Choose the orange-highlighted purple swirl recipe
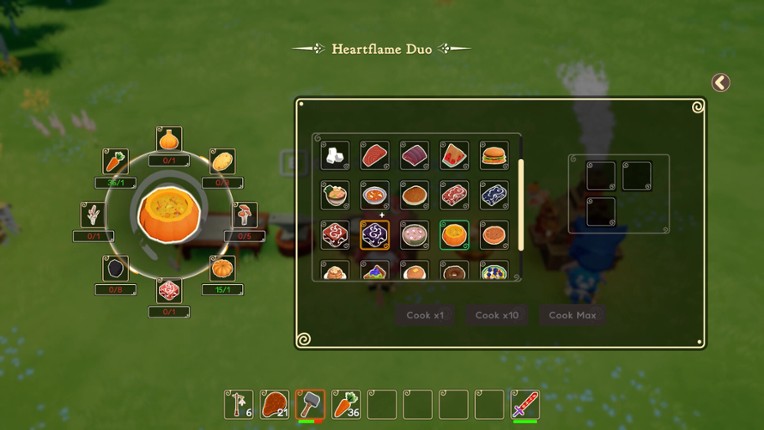Image resolution: width=764 pixels, height=430 pixels. (x=375, y=235)
